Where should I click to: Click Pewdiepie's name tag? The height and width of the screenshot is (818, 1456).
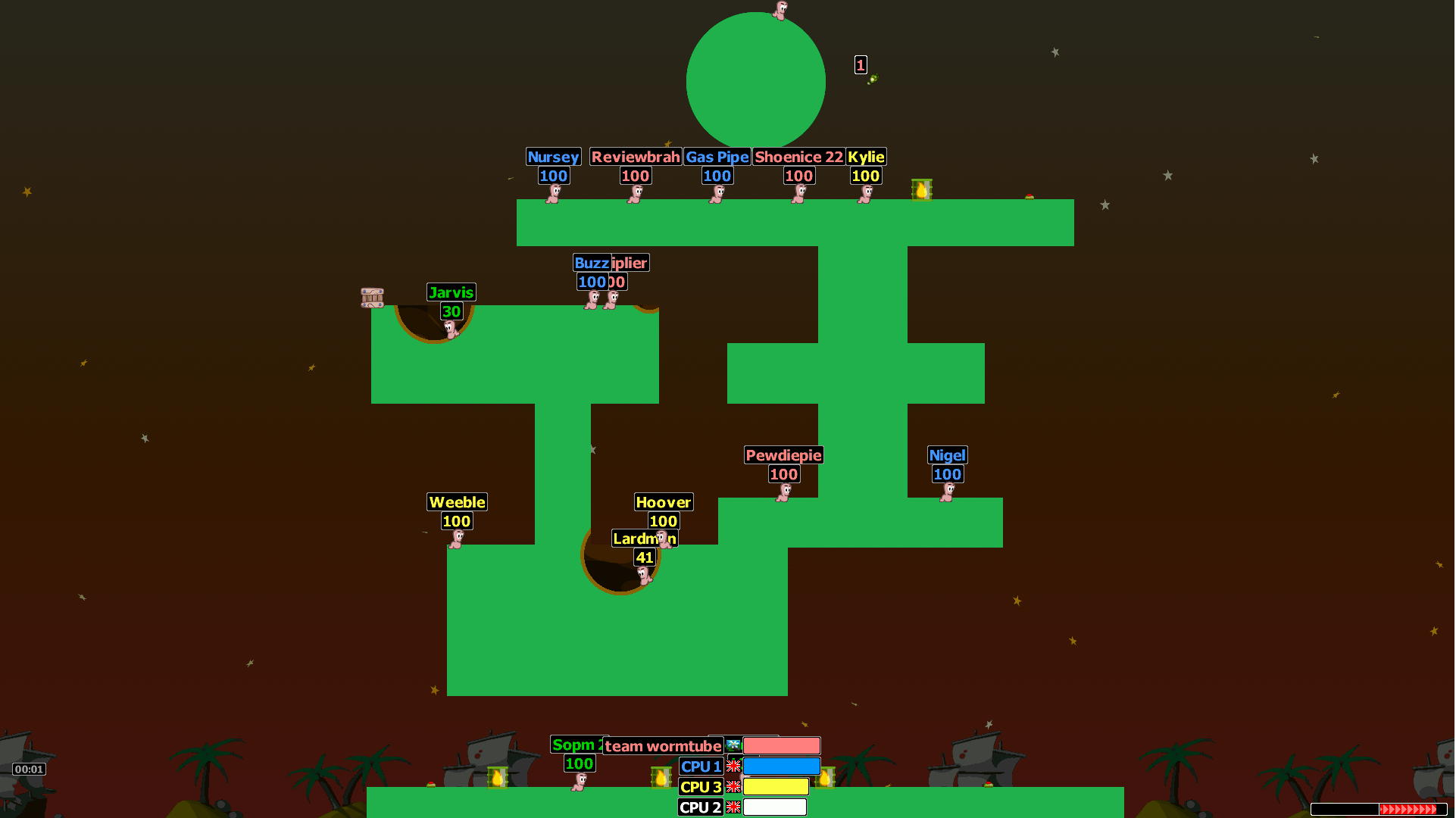pos(783,455)
